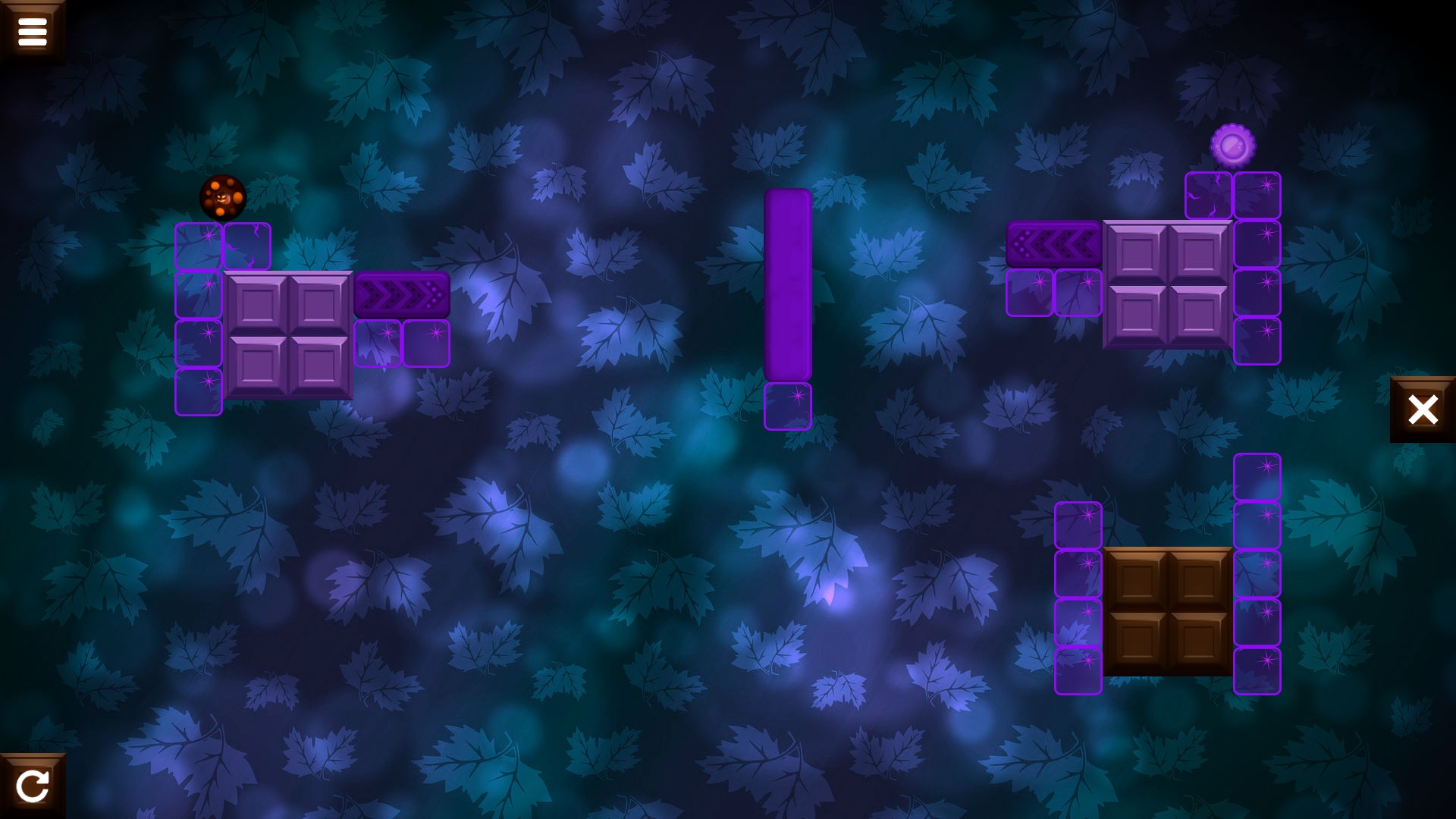
Task: Select the pumpkin cookie piece
Action: 222,197
